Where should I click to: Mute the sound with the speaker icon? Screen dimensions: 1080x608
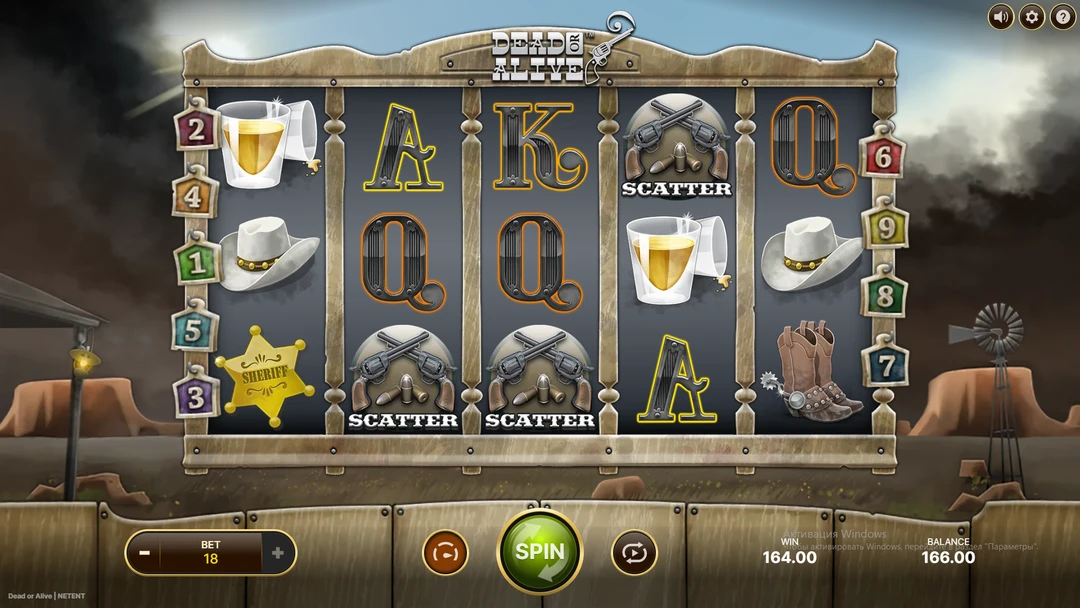[1001, 17]
